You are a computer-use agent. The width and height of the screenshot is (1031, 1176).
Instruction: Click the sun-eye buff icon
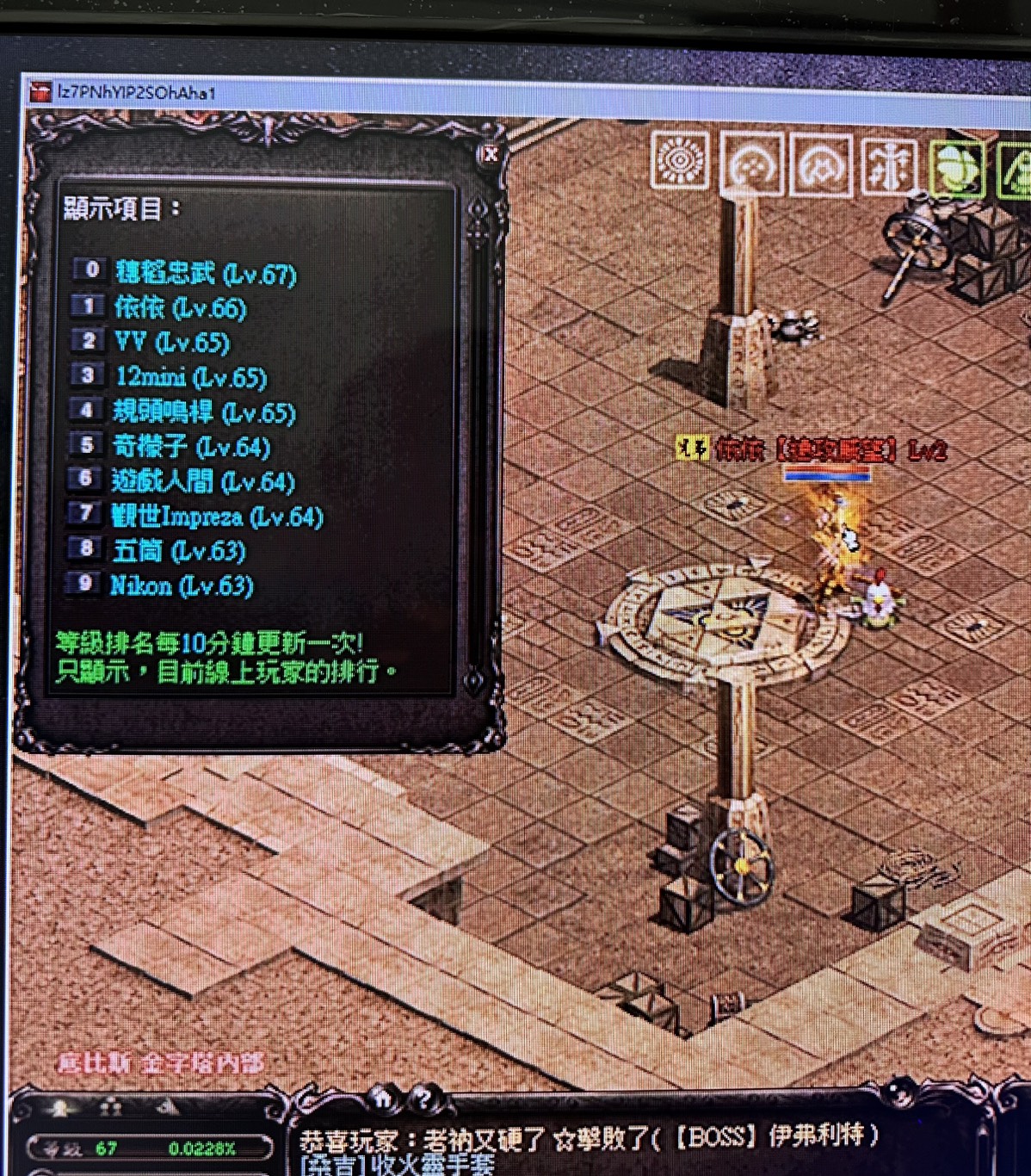(x=680, y=160)
